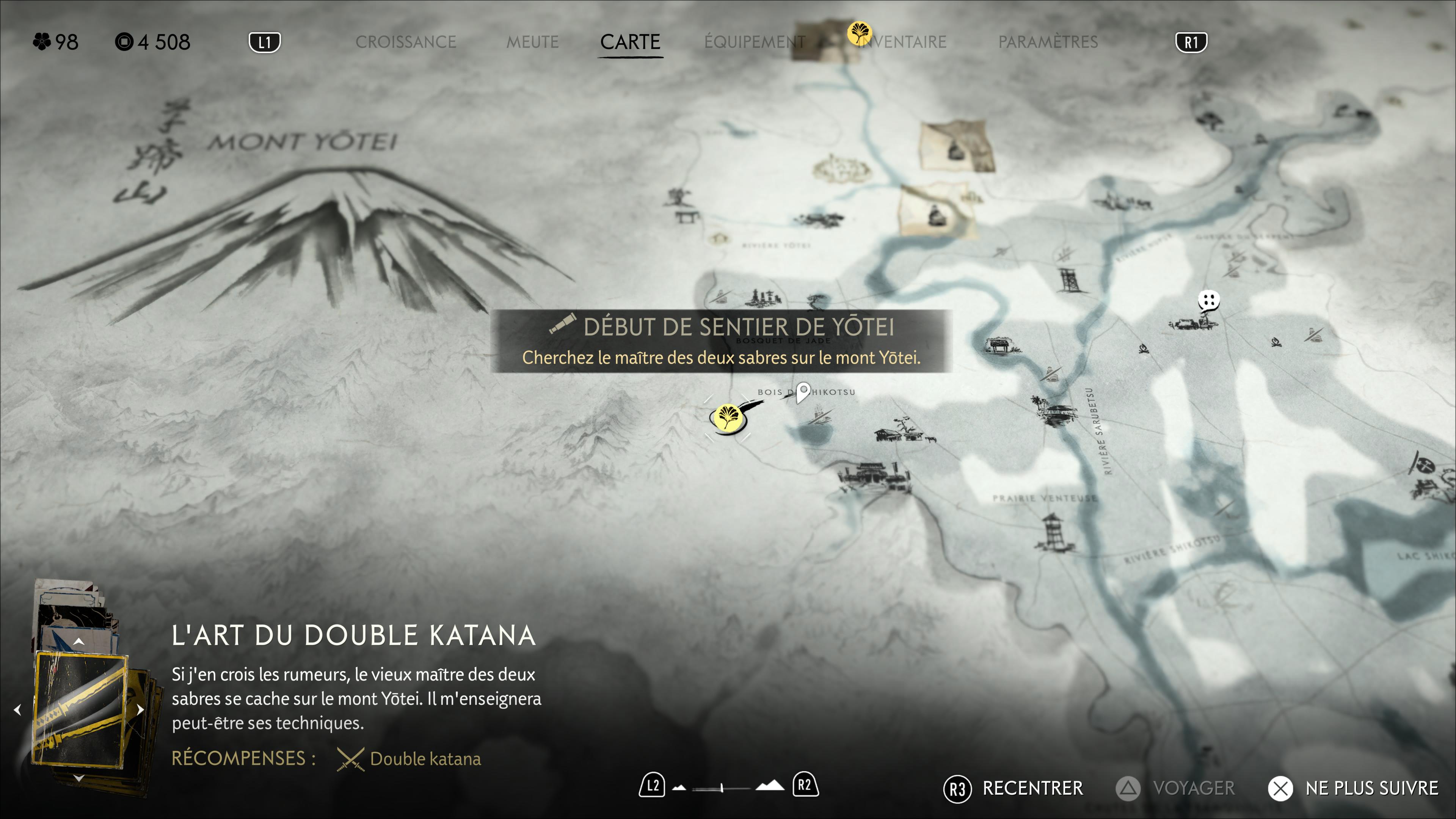This screenshot has height=819, width=1456.
Task: Show the Paramètres tab
Action: click(x=1048, y=42)
